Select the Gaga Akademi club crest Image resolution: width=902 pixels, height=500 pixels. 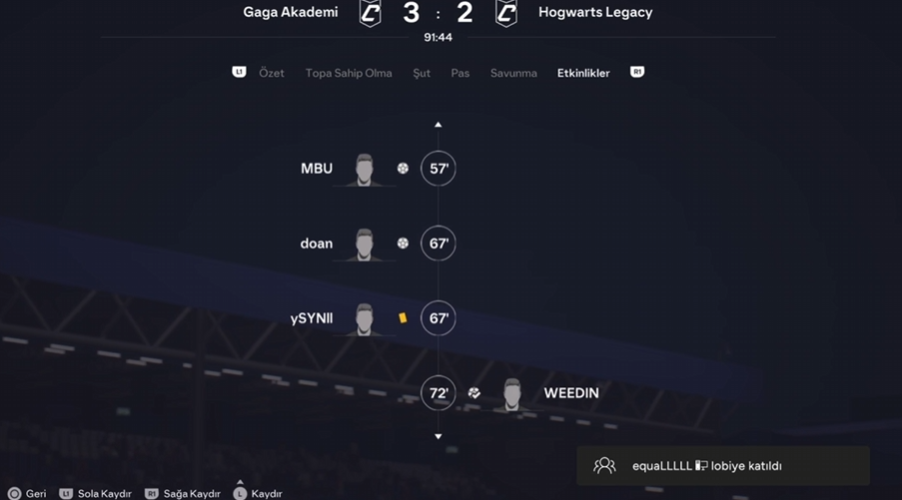click(x=370, y=13)
